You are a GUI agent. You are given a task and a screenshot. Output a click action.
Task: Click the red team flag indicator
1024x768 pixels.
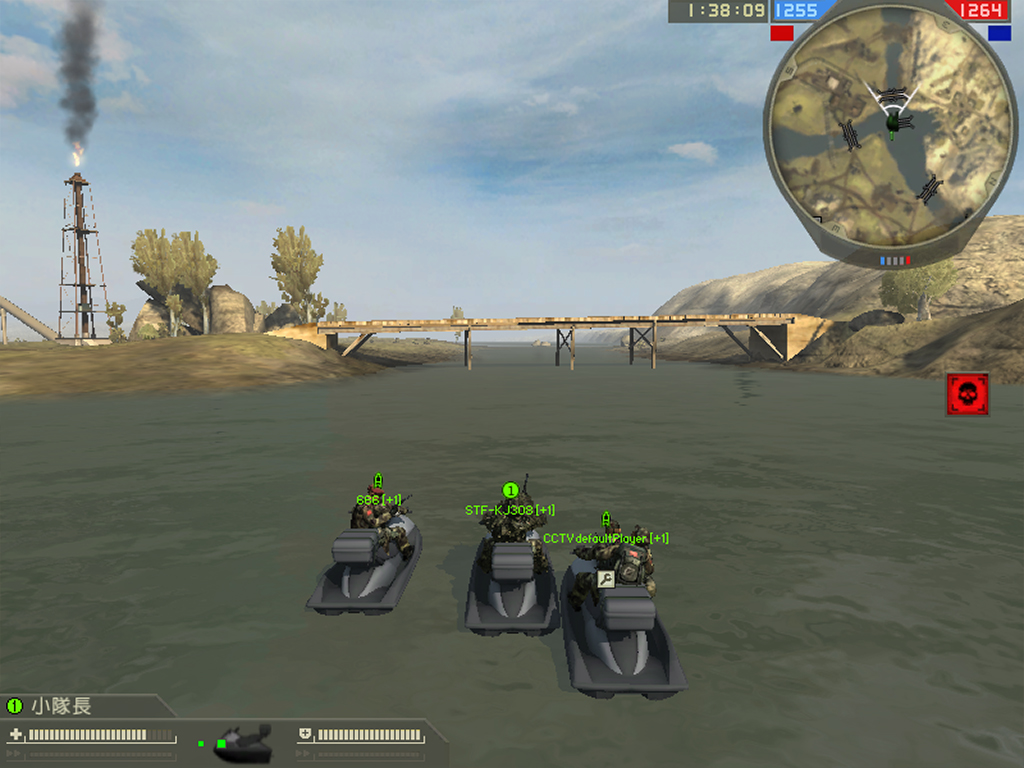[781, 33]
